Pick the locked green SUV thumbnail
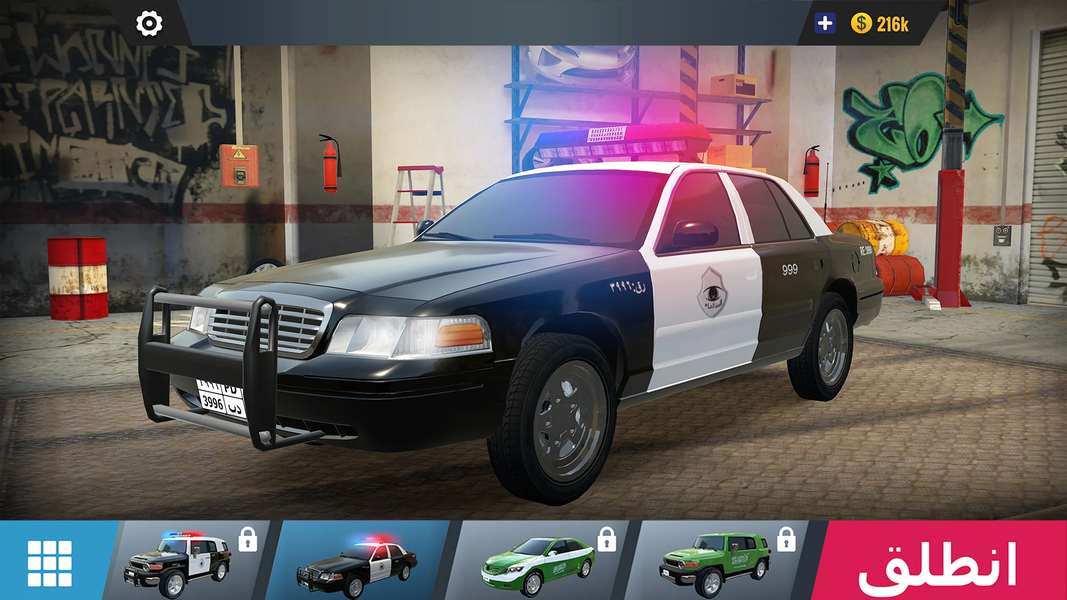Image resolution: width=1067 pixels, height=600 pixels. pos(717,561)
